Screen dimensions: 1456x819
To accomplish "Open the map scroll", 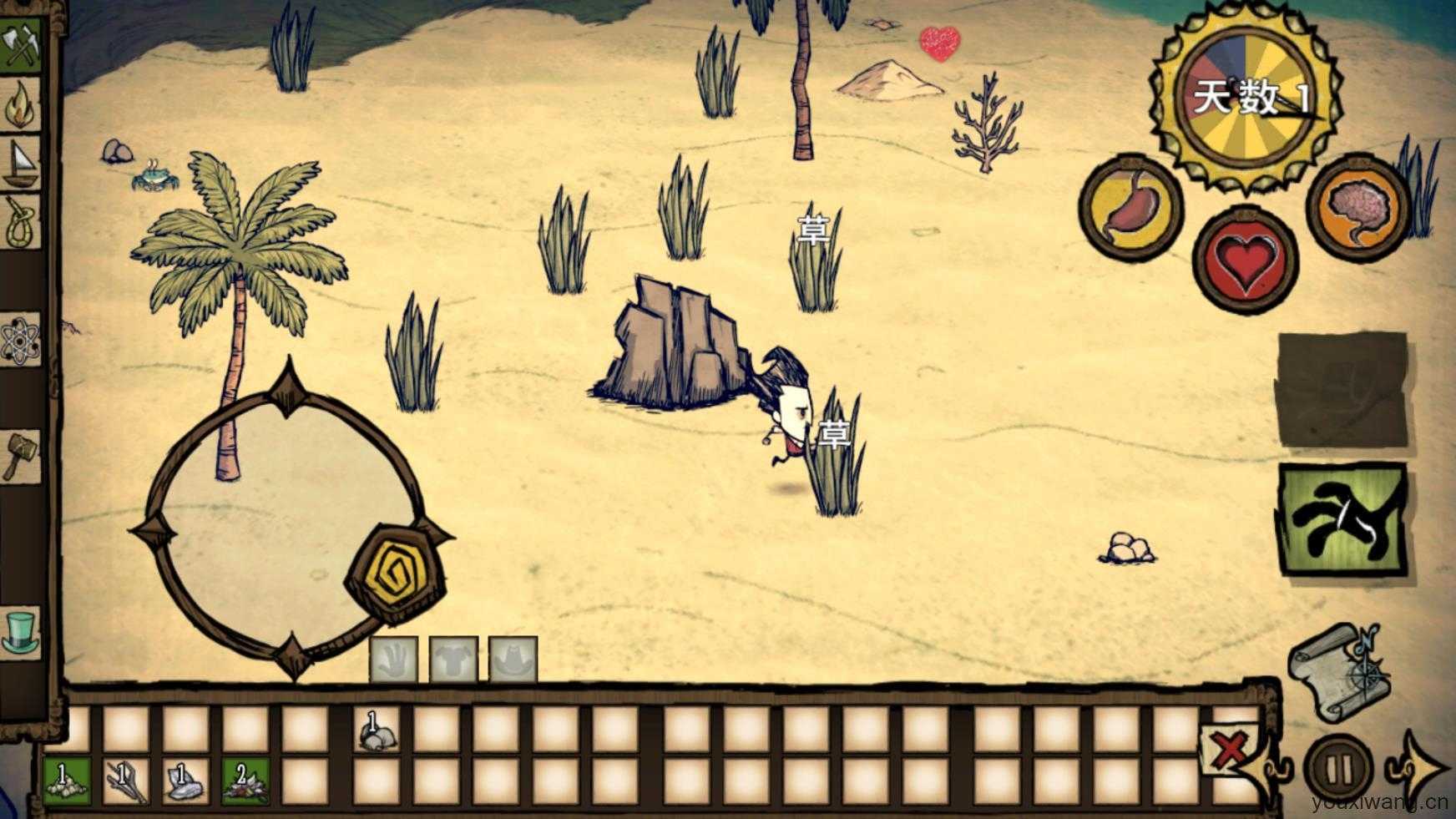I will [1337, 672].
